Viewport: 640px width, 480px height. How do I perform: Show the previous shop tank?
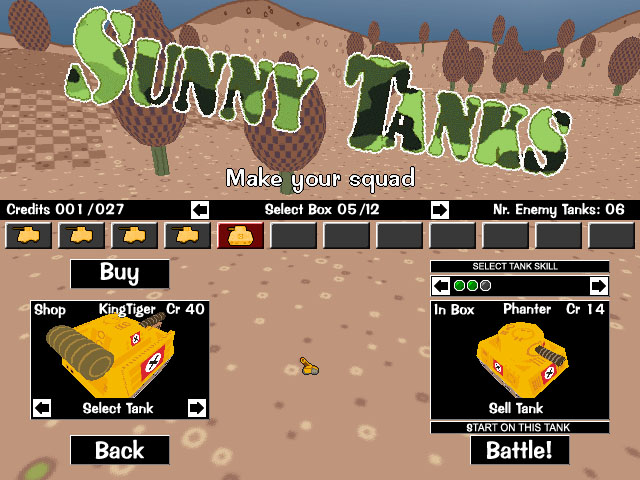pyautogui.click(x=42, y=408)
